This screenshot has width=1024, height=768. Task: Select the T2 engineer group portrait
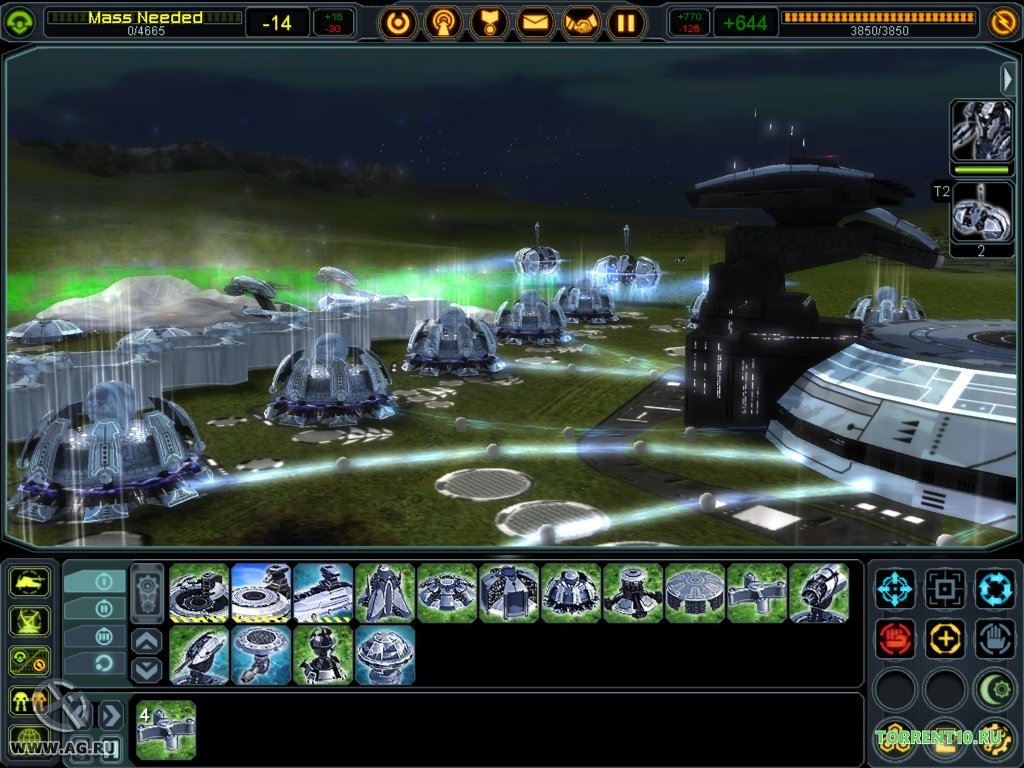point(981,213)
